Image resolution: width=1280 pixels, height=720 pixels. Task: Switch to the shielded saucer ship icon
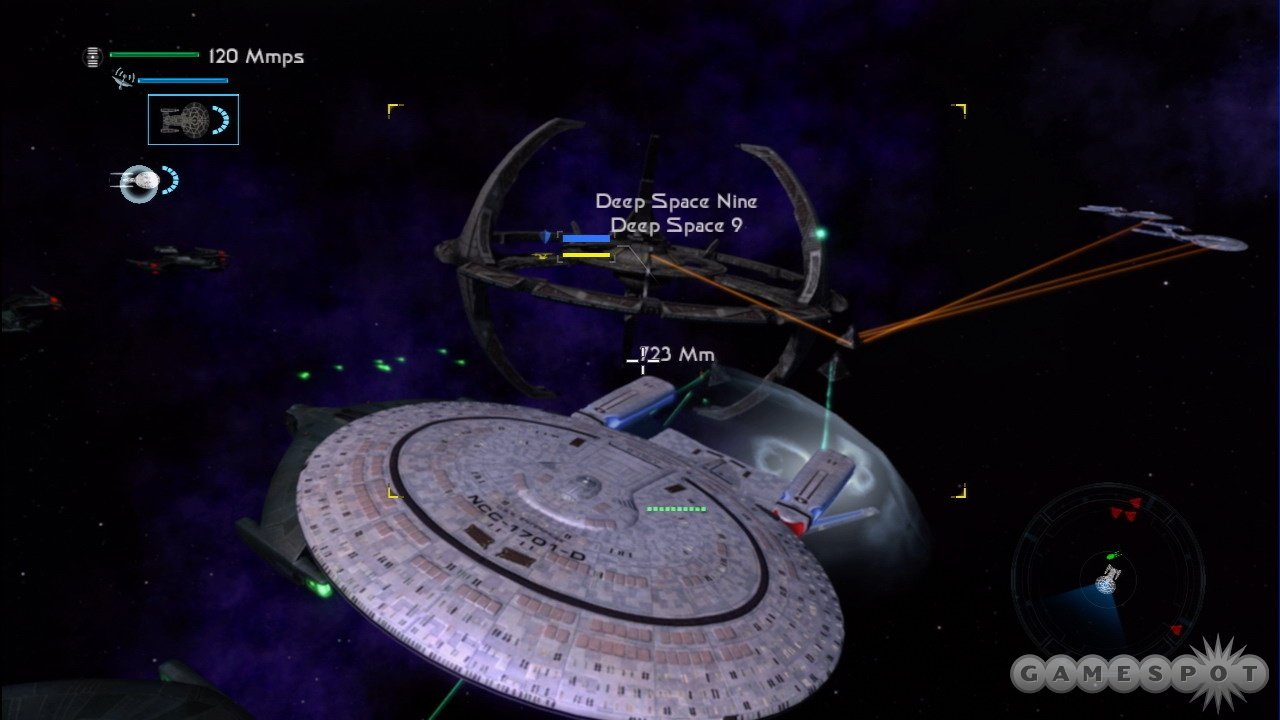click(141, 182)
